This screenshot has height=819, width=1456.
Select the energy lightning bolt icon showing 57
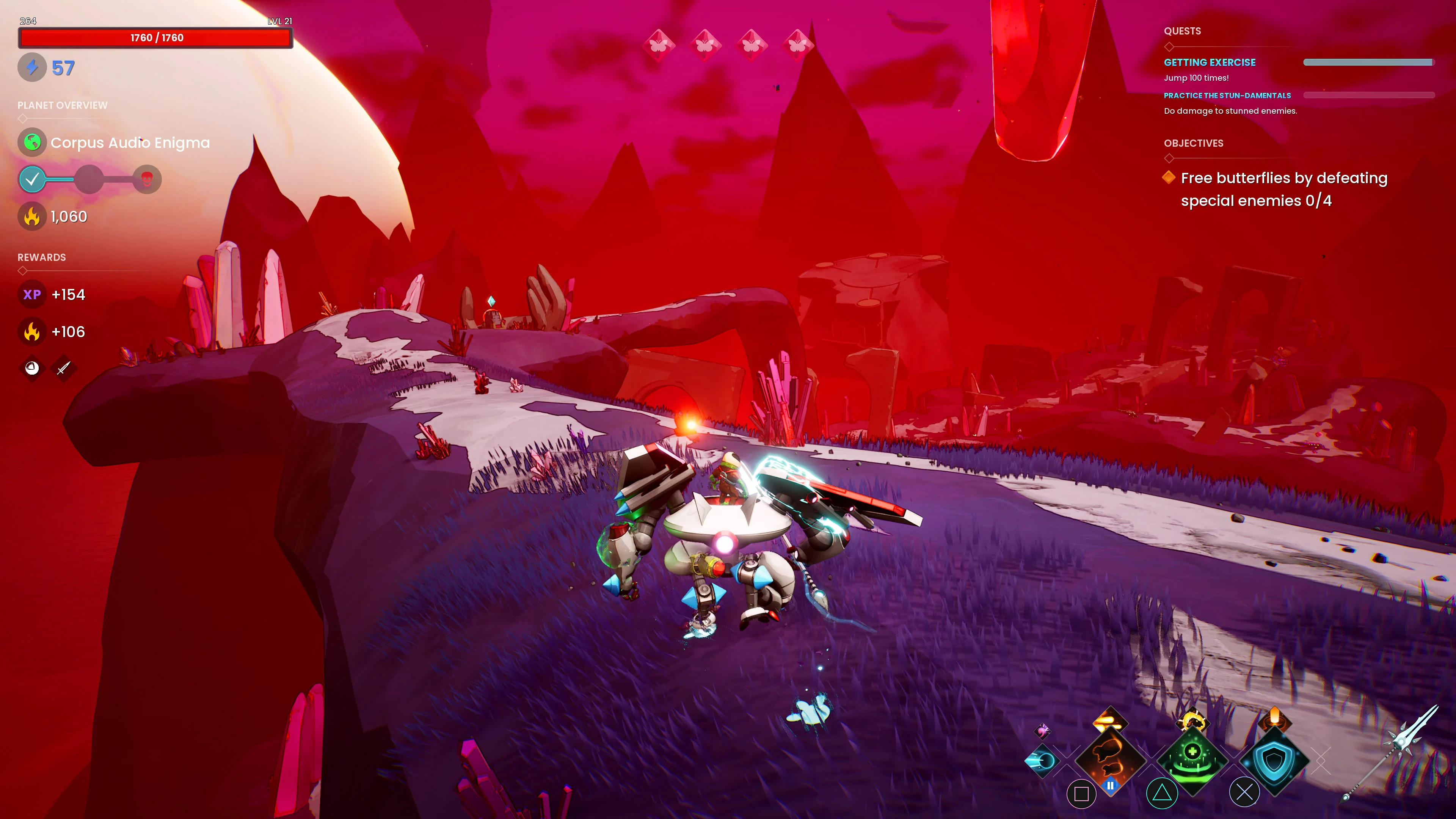point(33,67)
